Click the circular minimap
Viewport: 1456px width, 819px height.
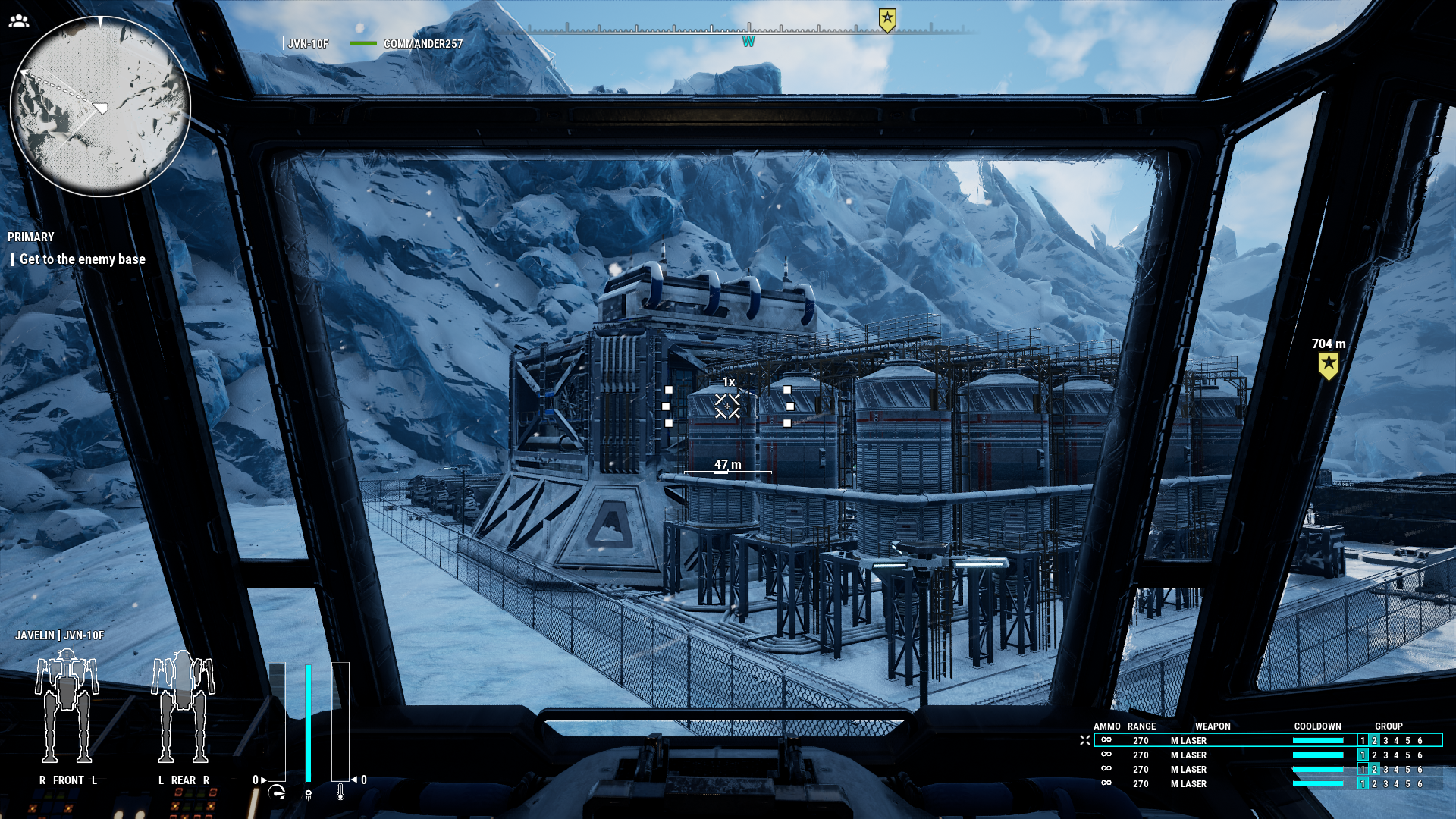pos(100,106)
